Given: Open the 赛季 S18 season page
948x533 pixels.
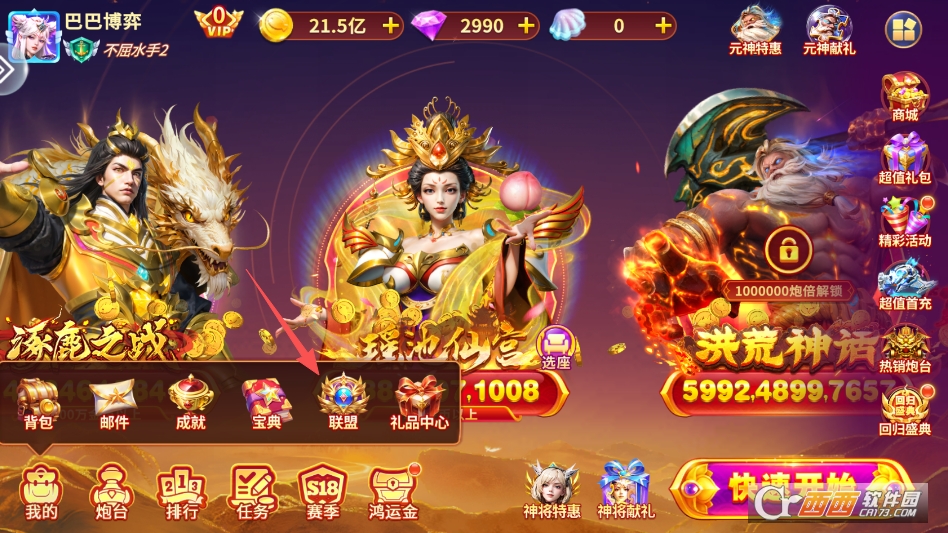Looking at the screenshot, I should pos(323,492).
